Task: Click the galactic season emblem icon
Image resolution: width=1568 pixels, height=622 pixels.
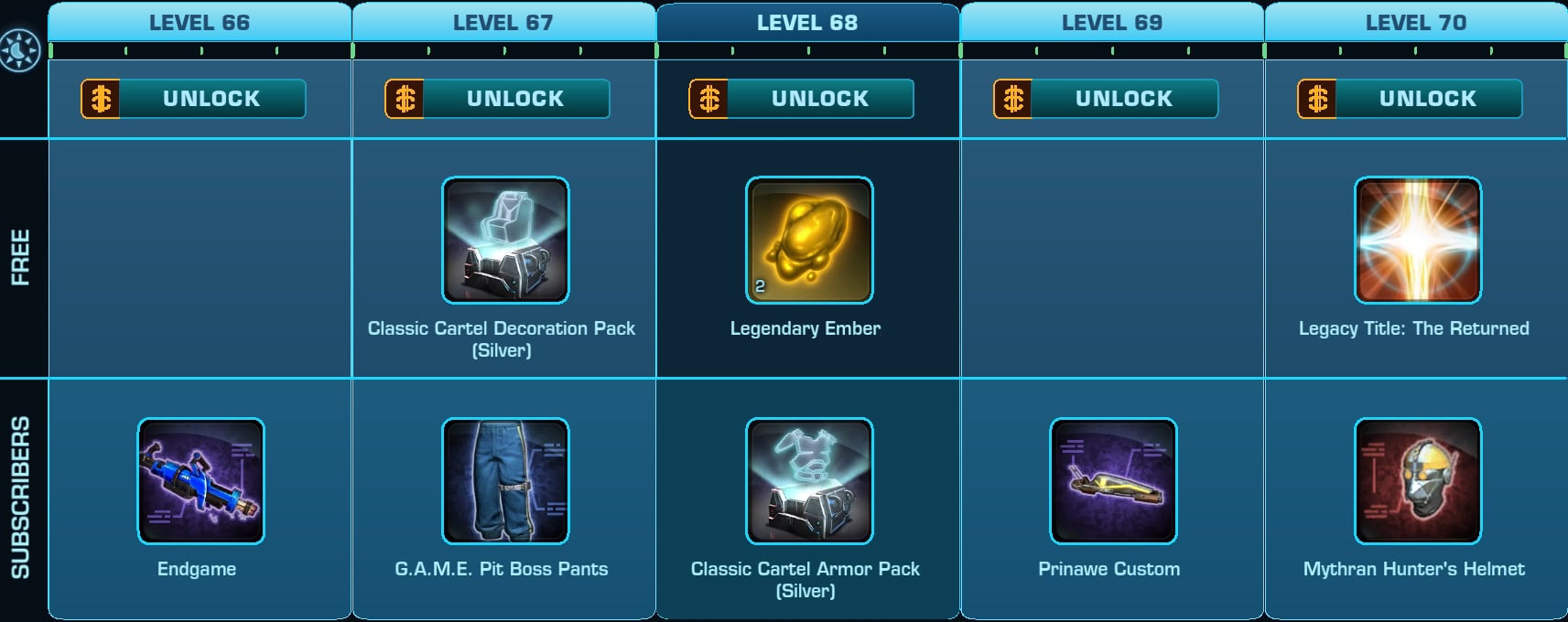Action: pyautogui.click(x=20, y=50)
